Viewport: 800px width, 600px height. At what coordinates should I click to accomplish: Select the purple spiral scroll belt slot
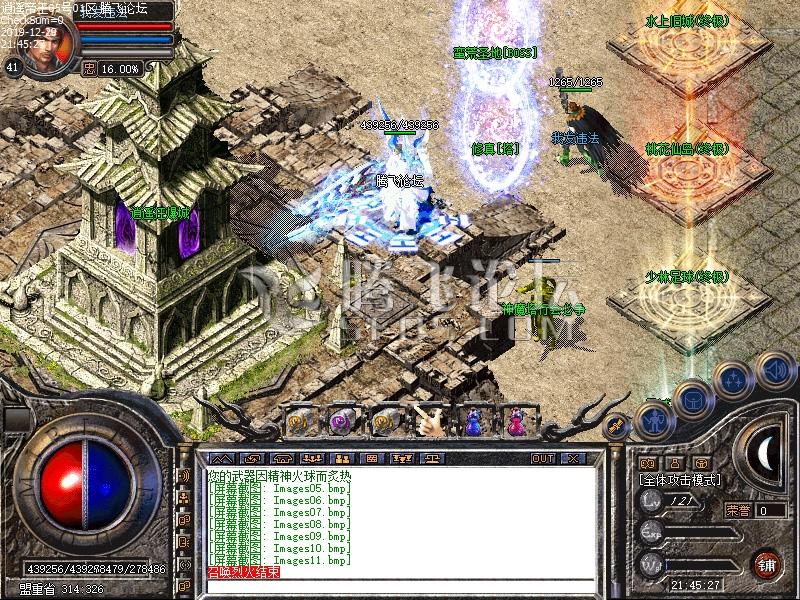(x=340, y=422)
